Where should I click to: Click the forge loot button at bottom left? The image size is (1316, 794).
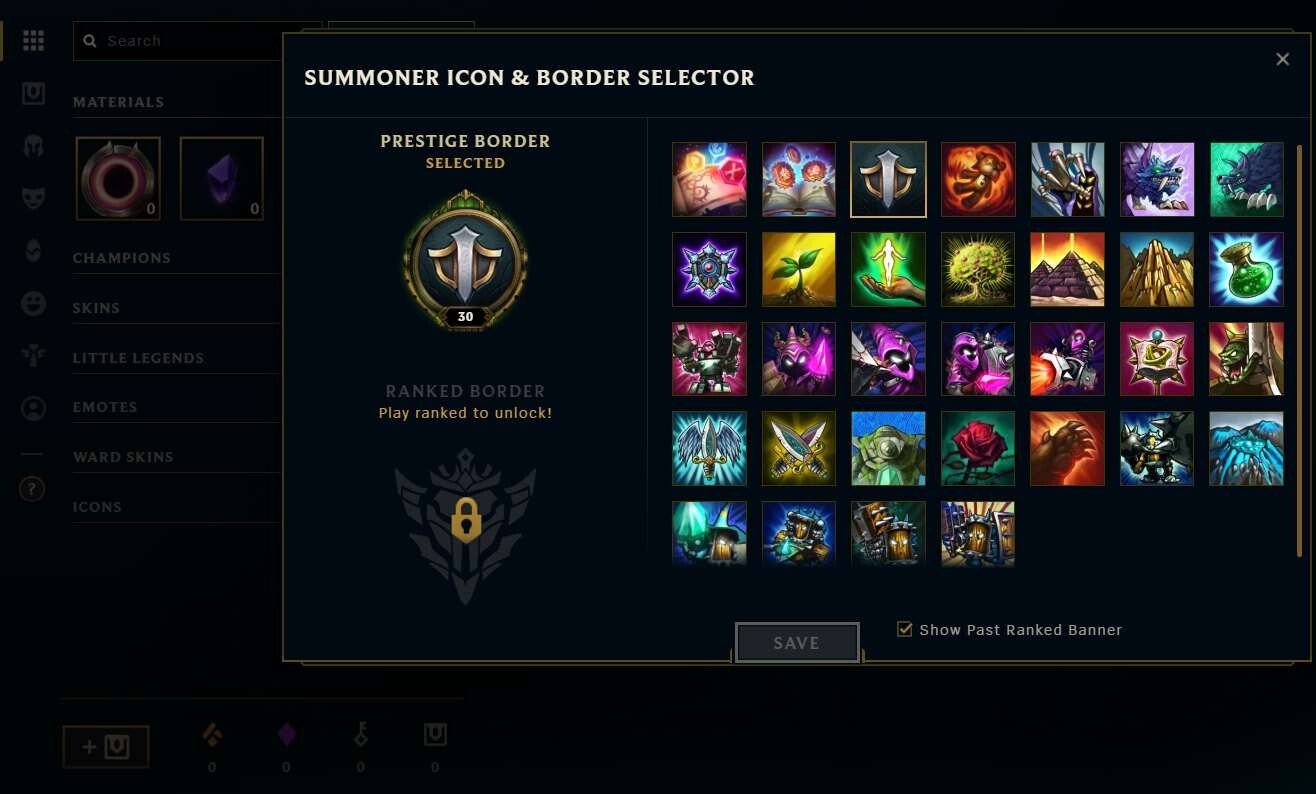105,746
